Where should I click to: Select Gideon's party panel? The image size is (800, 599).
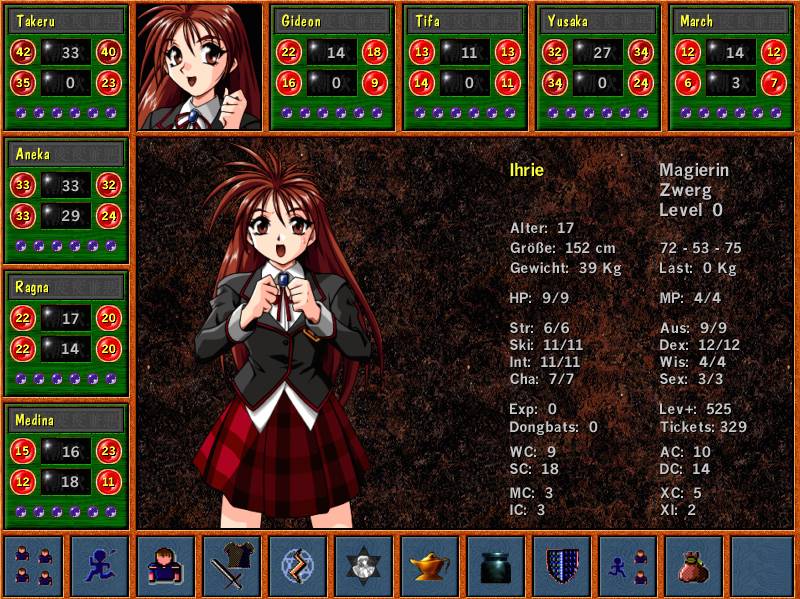333,67
